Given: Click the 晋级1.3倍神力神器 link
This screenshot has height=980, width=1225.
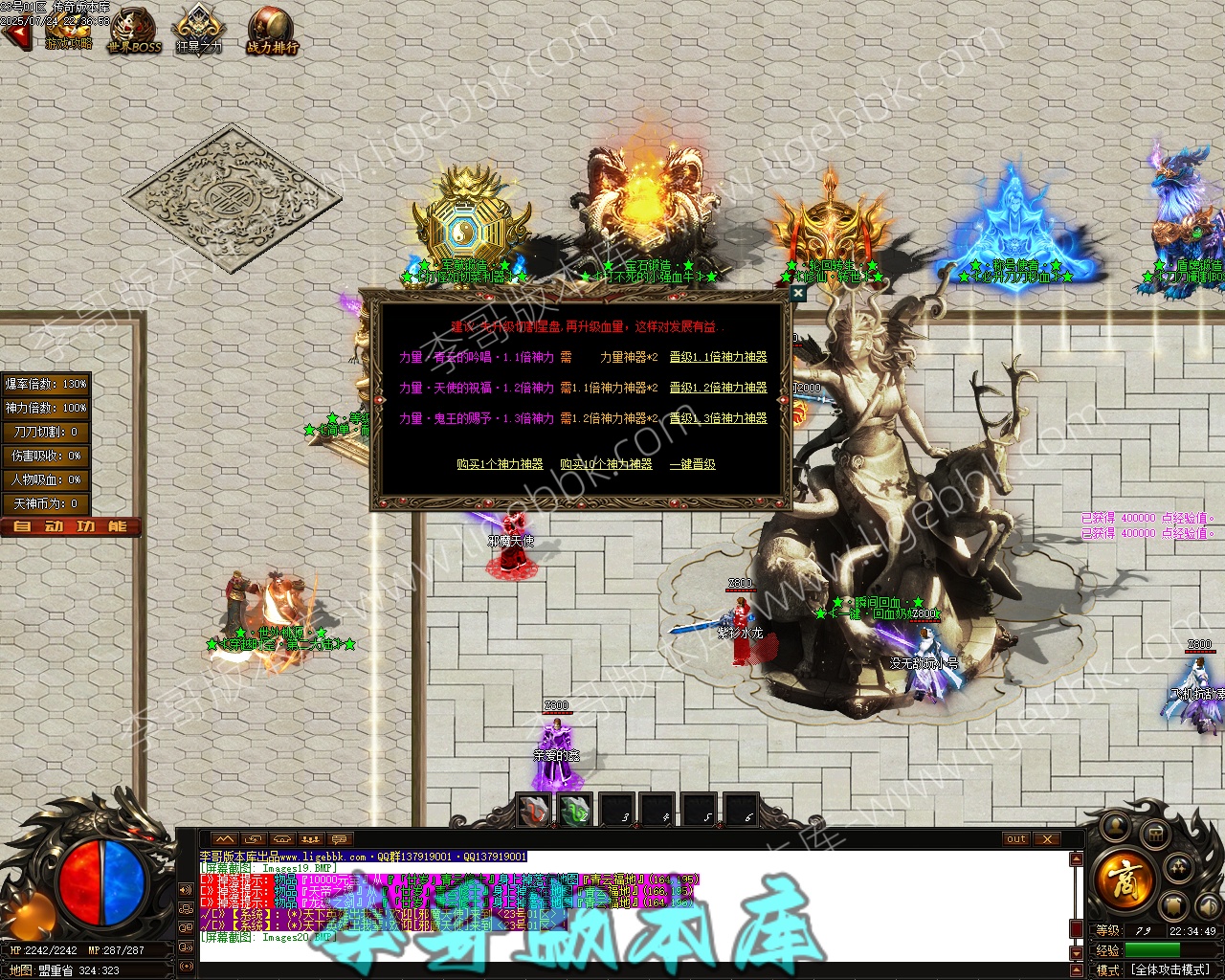Looking at the screenshot, I should (x=718, y=418).
